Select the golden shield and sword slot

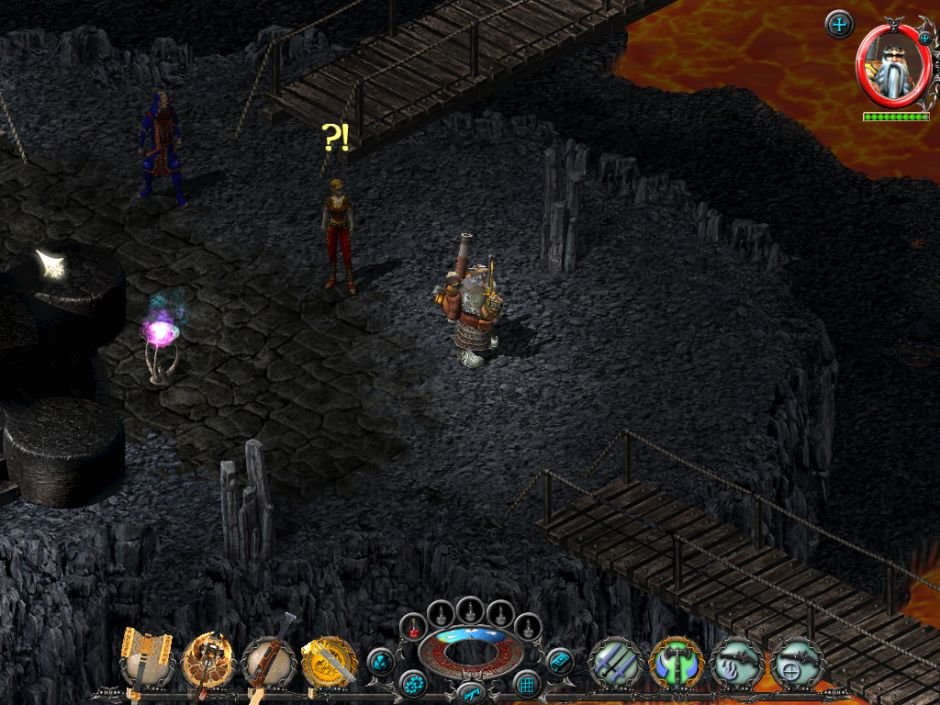coord(329,660)
